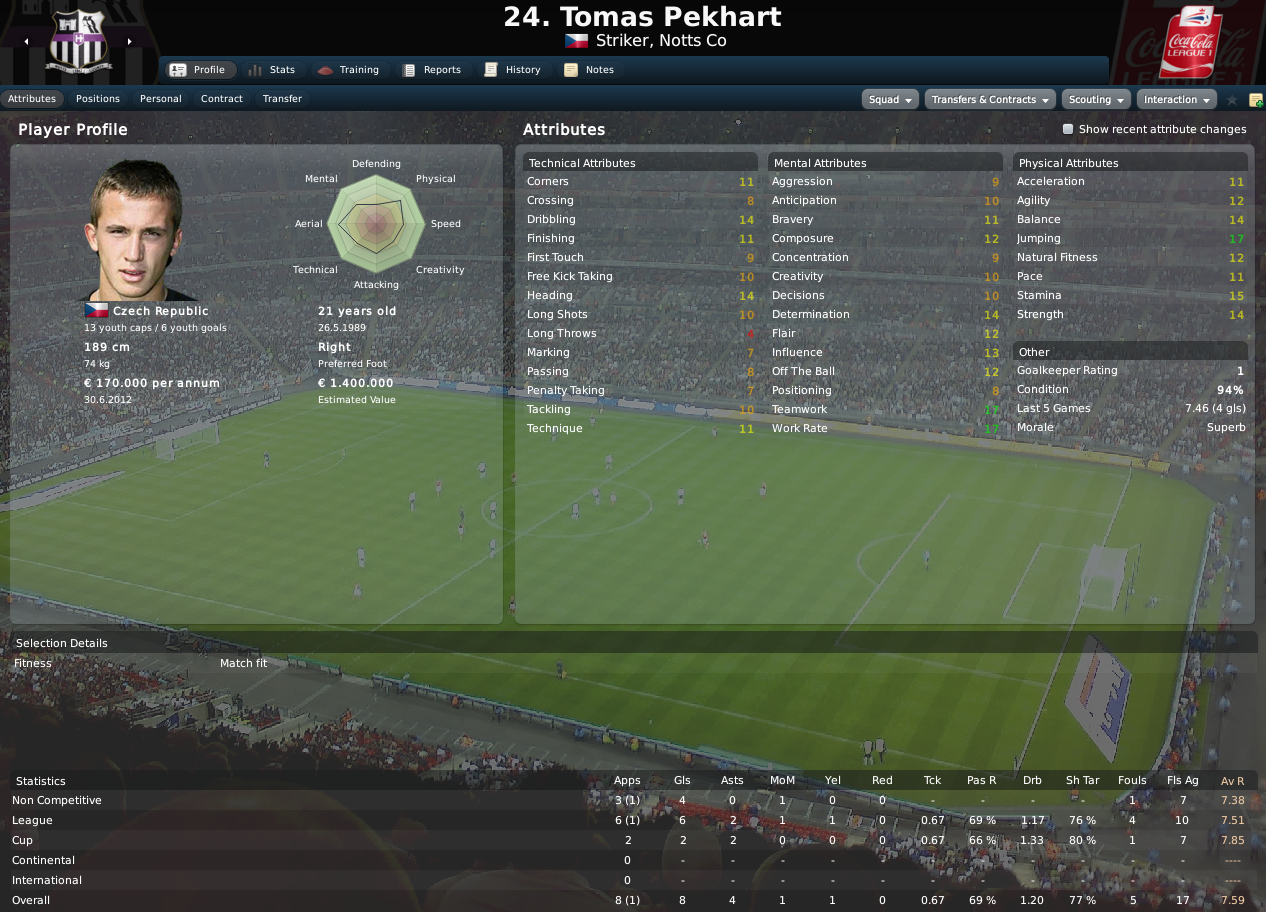
Task: Open the Stats tab
Action: (x=271, y=70)
